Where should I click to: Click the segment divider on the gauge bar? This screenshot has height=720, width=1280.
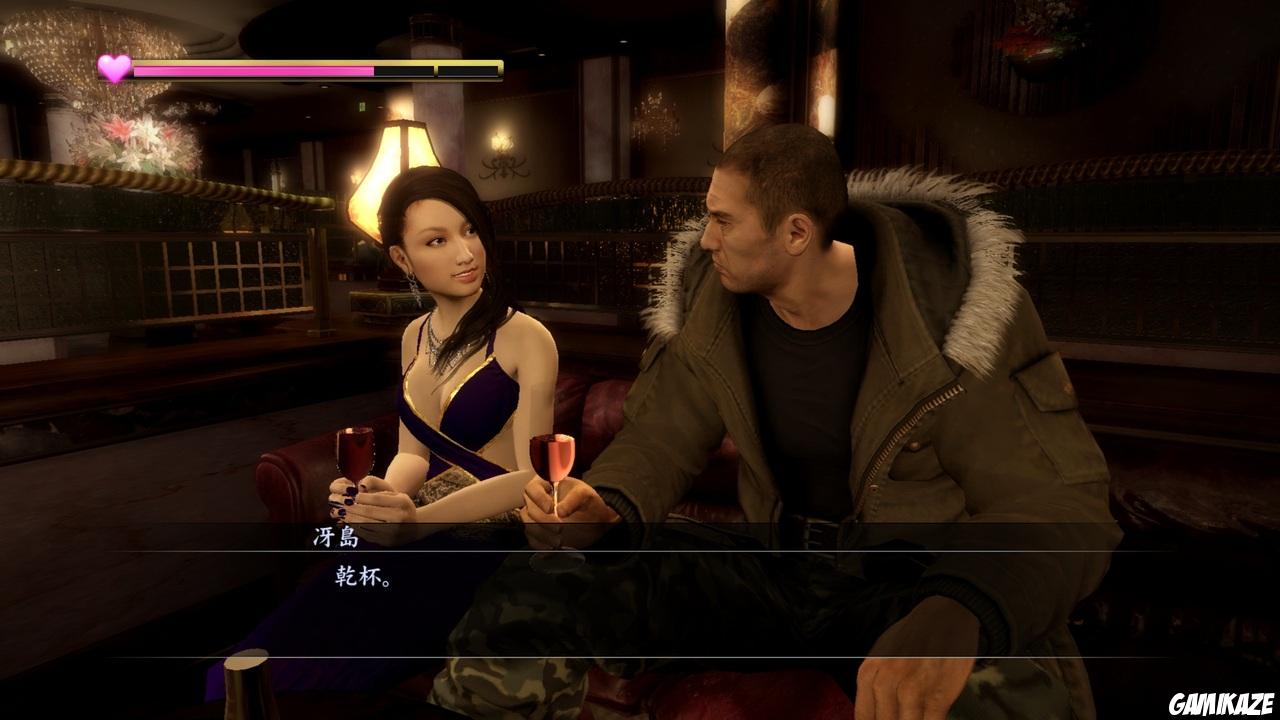[x=434, y=71]
